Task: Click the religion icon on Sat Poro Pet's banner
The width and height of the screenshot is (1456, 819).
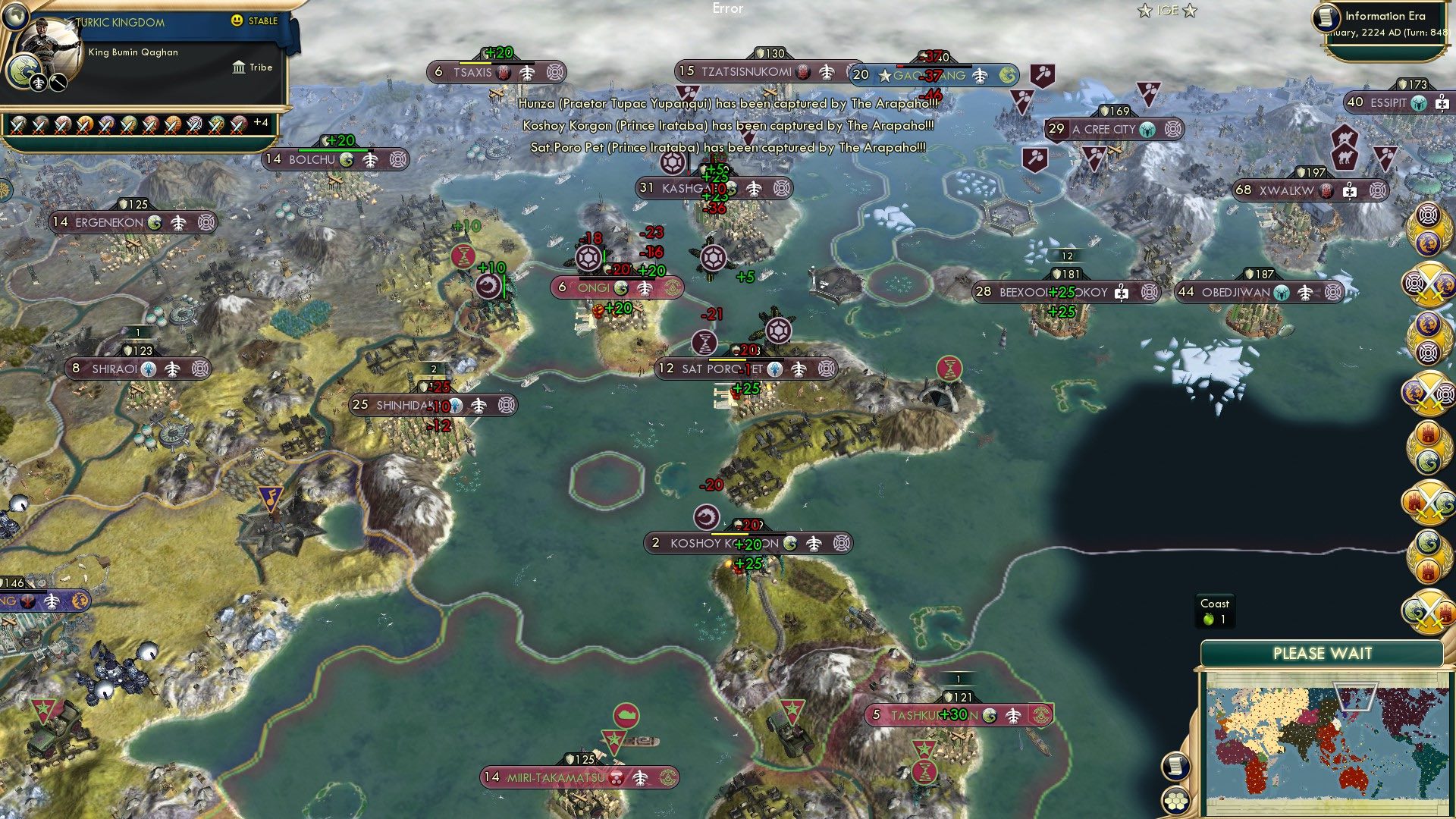Action: 775,369
